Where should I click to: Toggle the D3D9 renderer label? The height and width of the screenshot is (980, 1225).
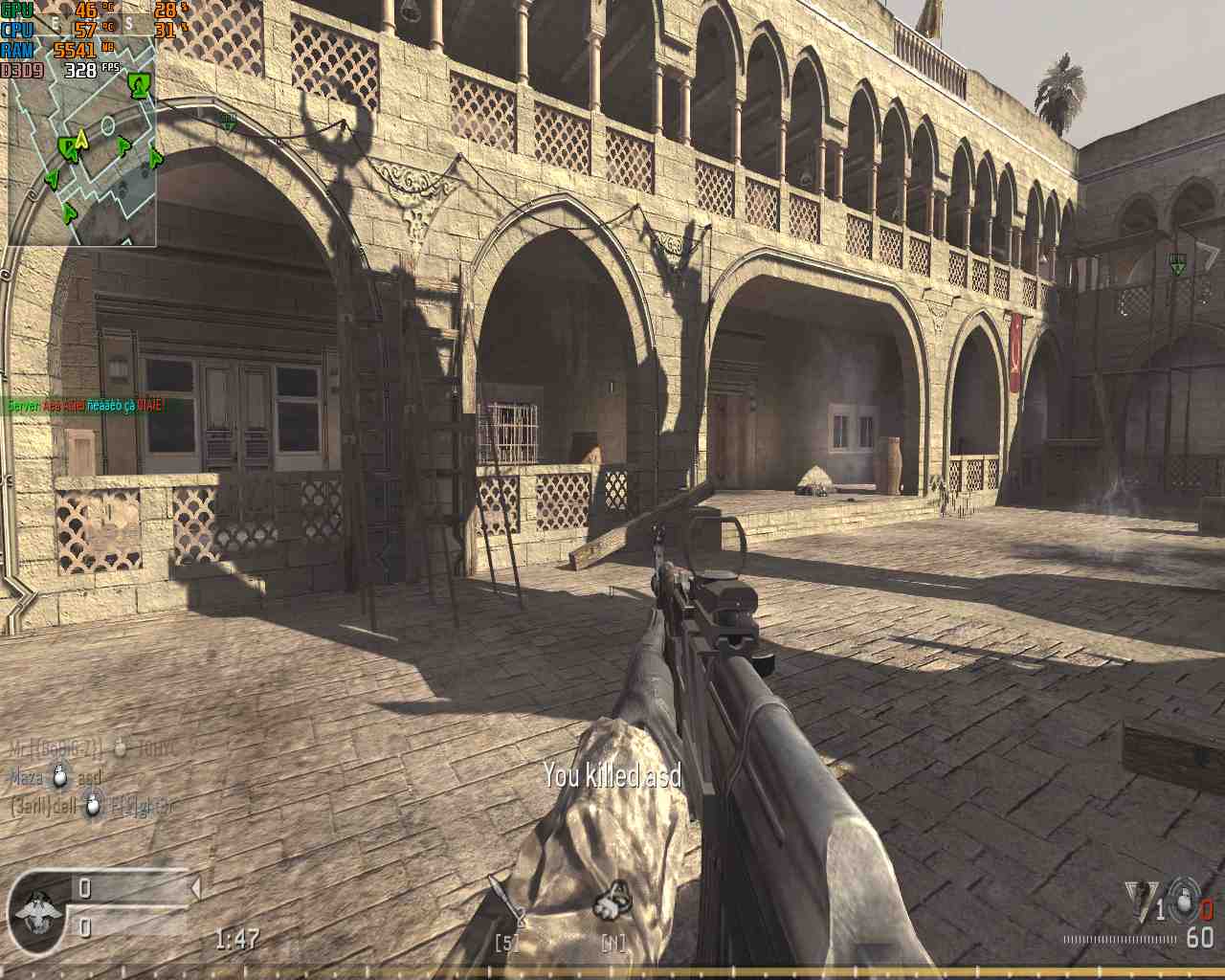[x=21, y=67]
